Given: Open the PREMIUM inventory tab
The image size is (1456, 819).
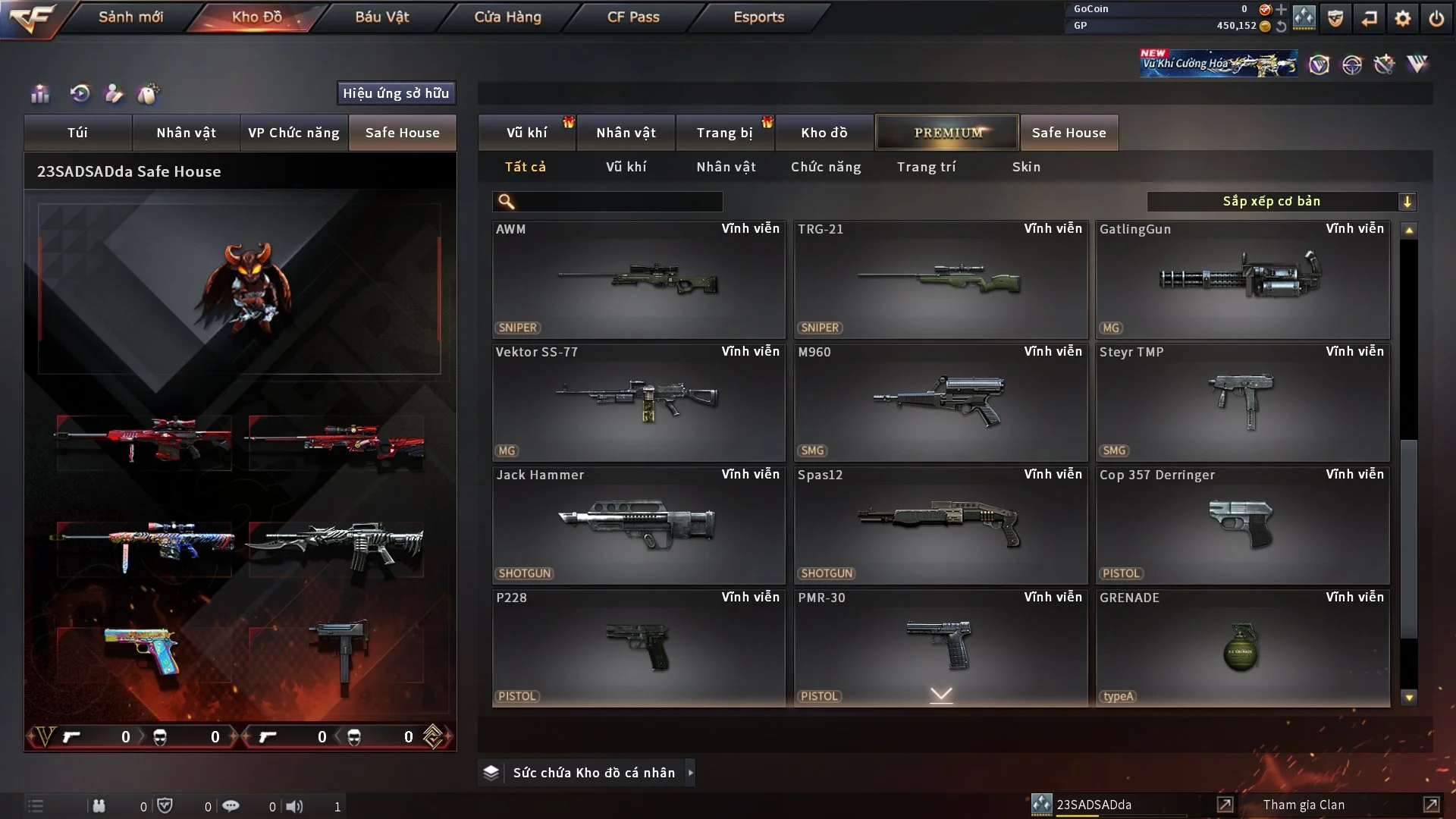Looking at the screenshot, I should (947, 133).
